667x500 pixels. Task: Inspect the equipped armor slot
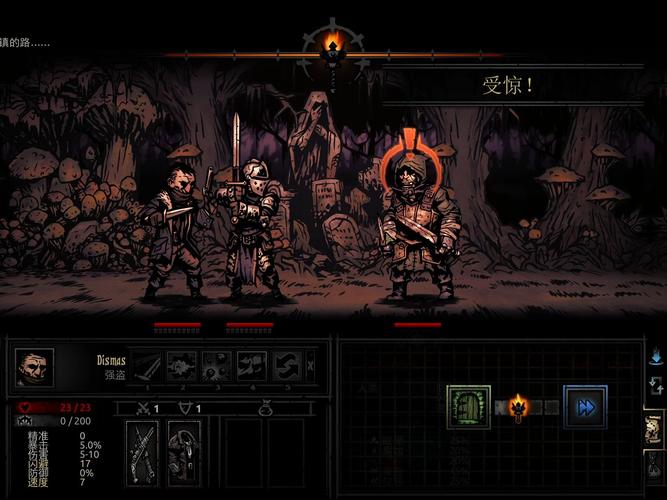(184, 452)
